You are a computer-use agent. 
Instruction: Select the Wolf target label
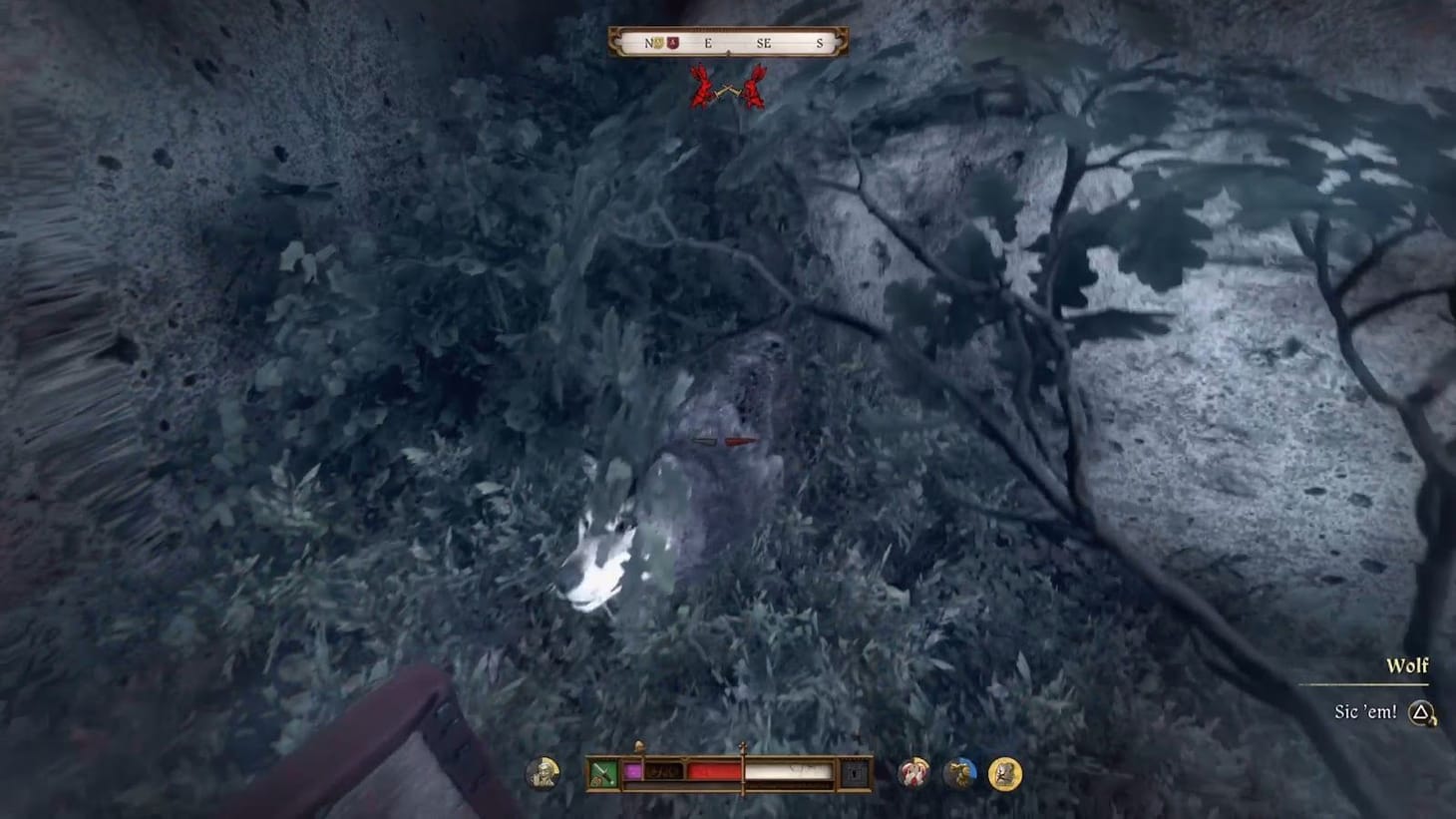[1407, 665]
